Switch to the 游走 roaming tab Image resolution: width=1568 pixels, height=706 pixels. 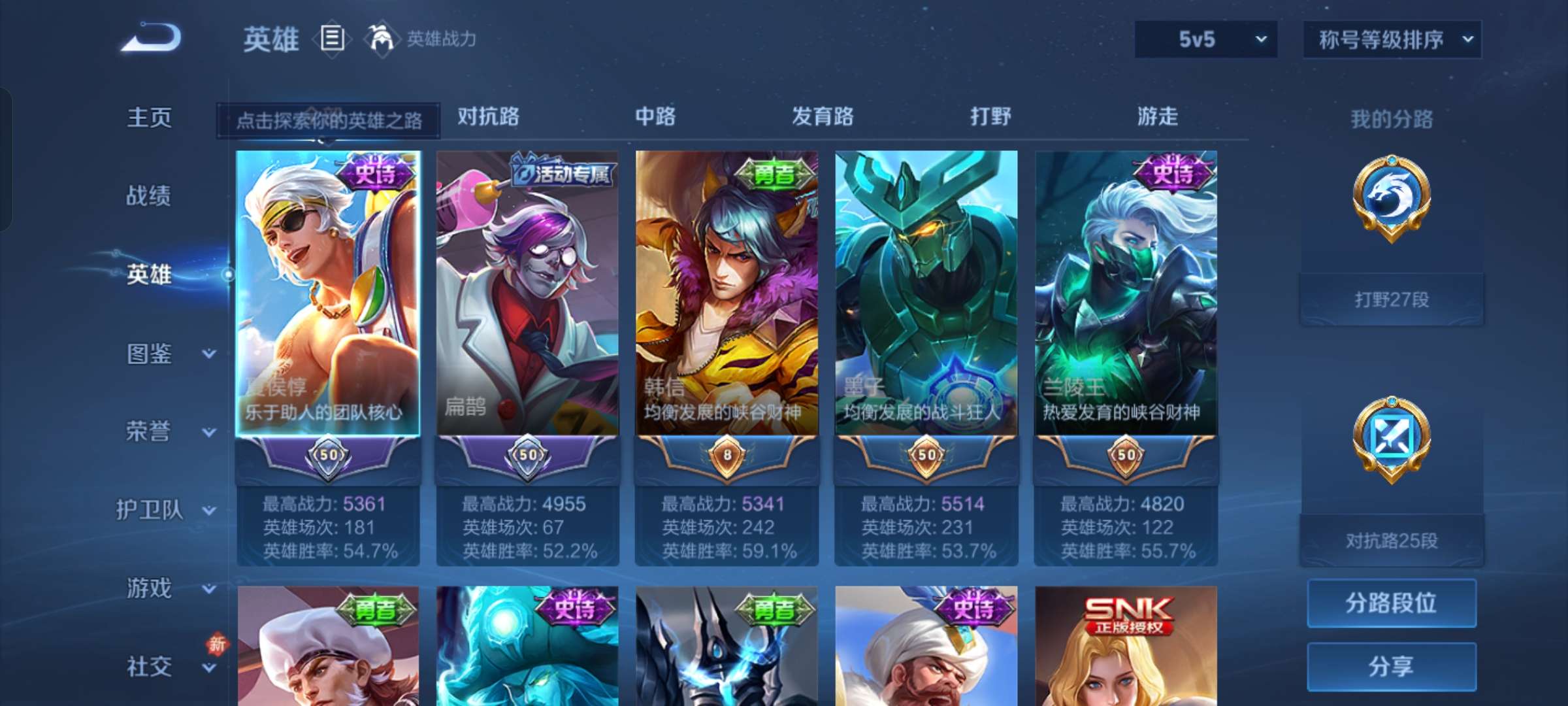(1158, 116)
